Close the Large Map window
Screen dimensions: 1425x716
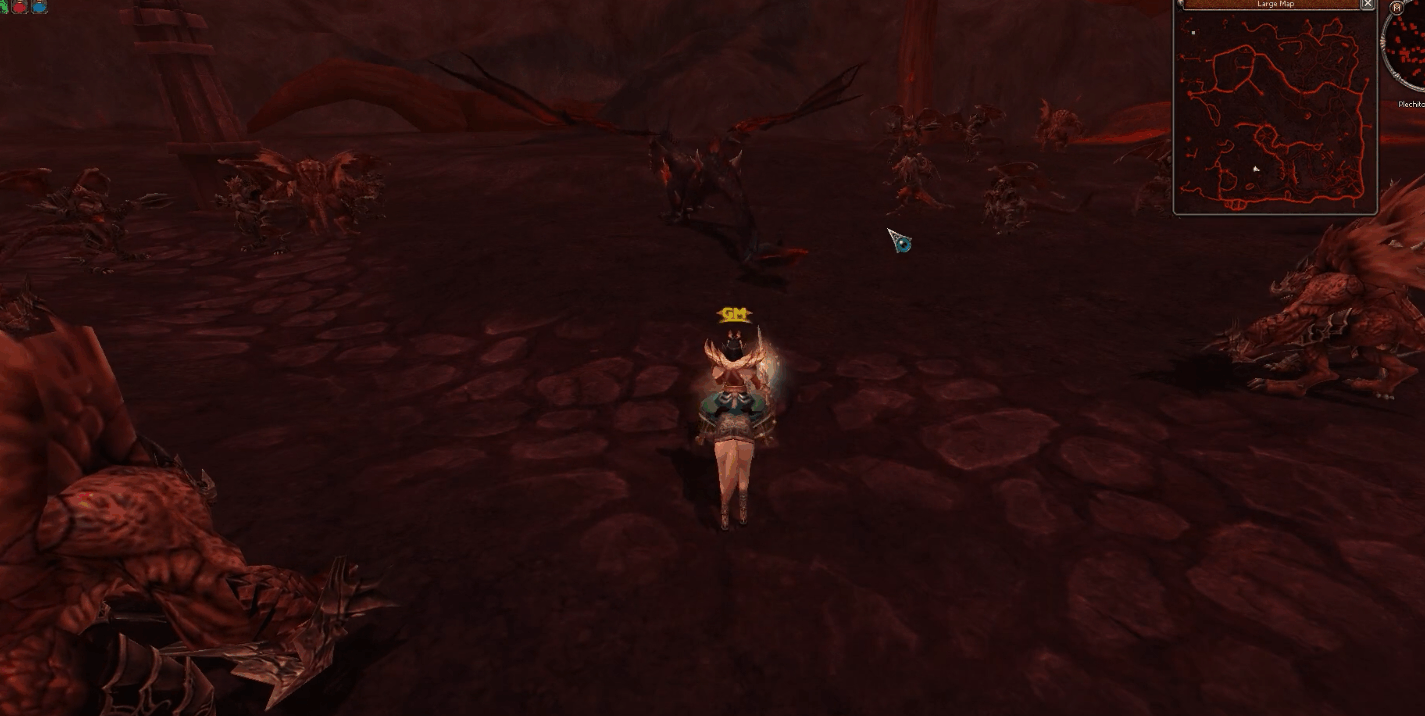[x=1367, y=4]
